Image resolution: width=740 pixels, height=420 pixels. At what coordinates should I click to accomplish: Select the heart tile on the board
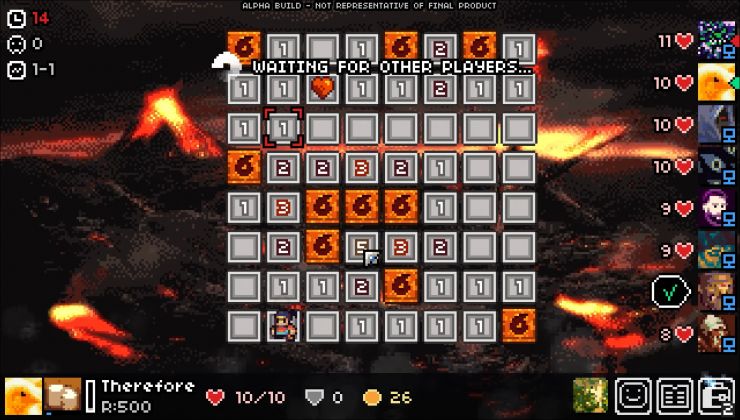click(x=322, y=88)
